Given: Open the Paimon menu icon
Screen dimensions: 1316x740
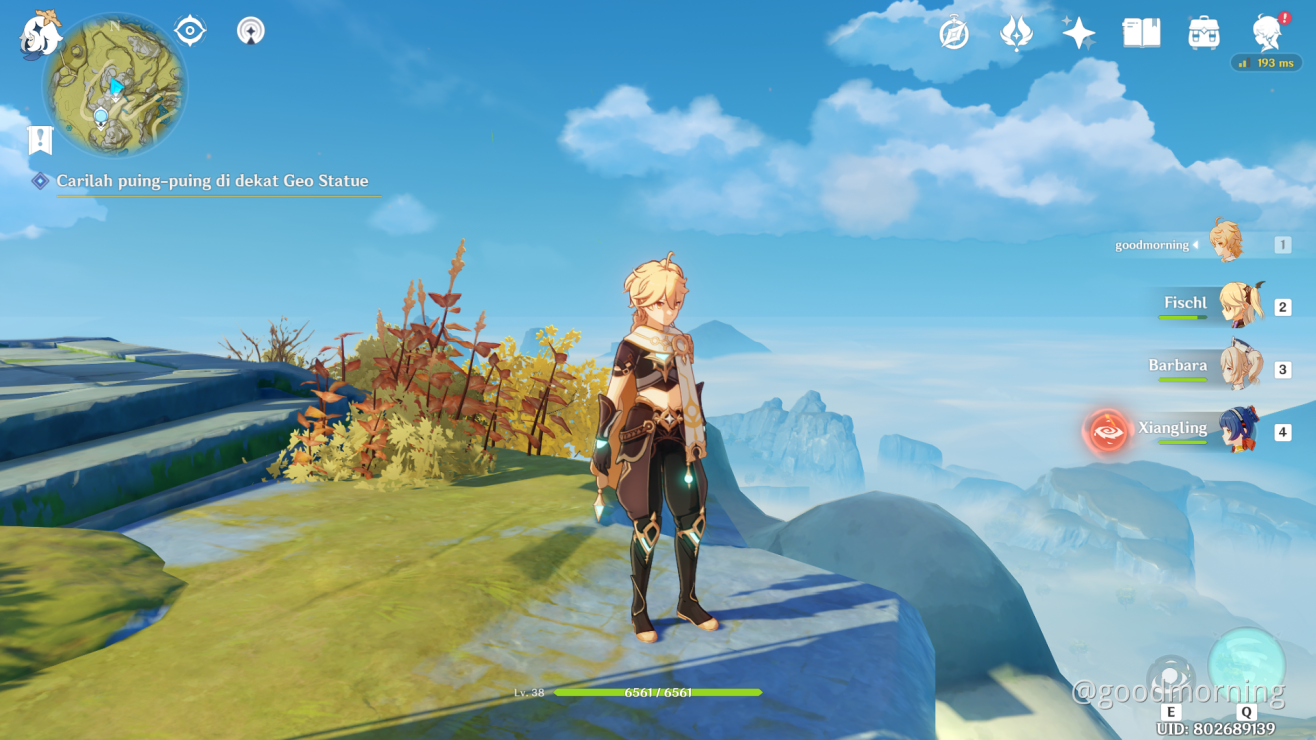Looking at the screenshot, I should coord(40,33).
